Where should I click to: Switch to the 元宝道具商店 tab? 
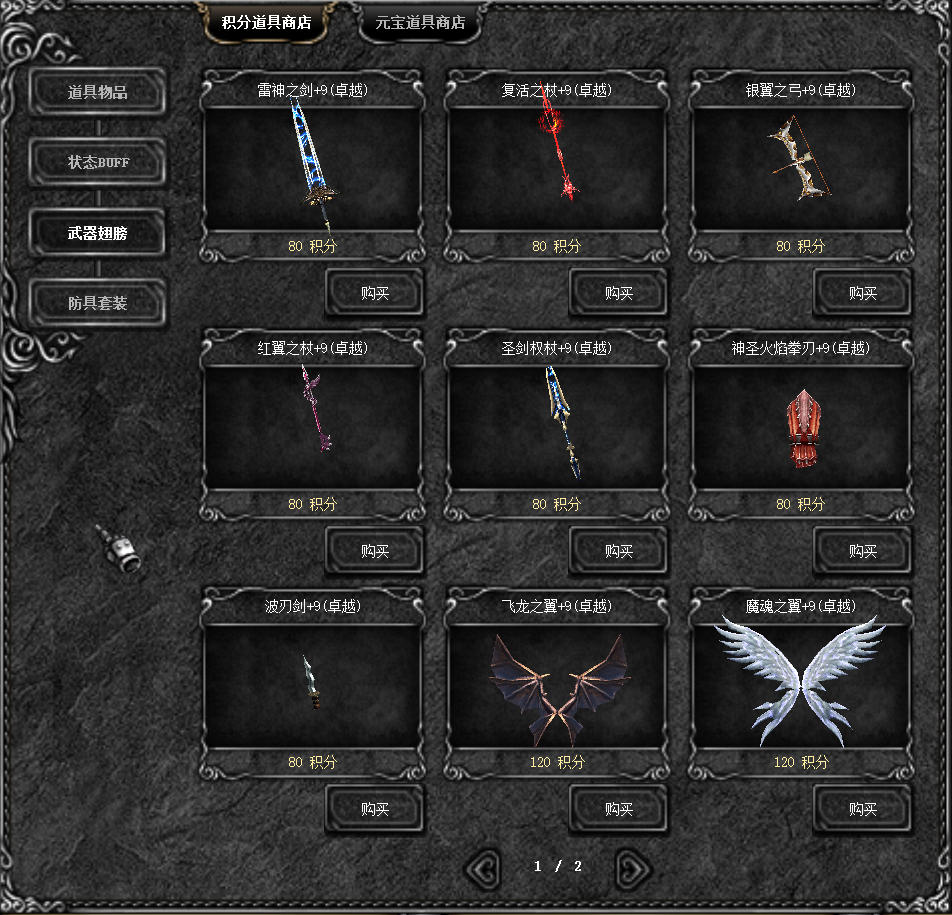(x=420, y=23)
